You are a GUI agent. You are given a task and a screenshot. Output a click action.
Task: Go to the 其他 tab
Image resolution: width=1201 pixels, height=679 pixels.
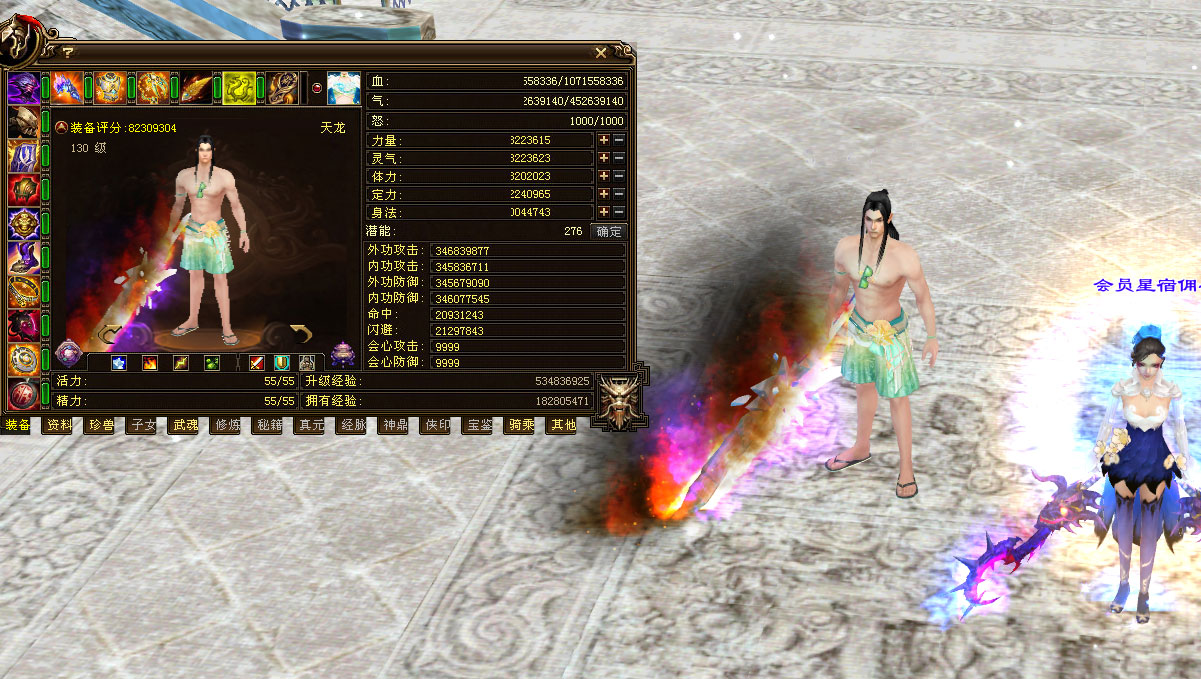[563, 425]
